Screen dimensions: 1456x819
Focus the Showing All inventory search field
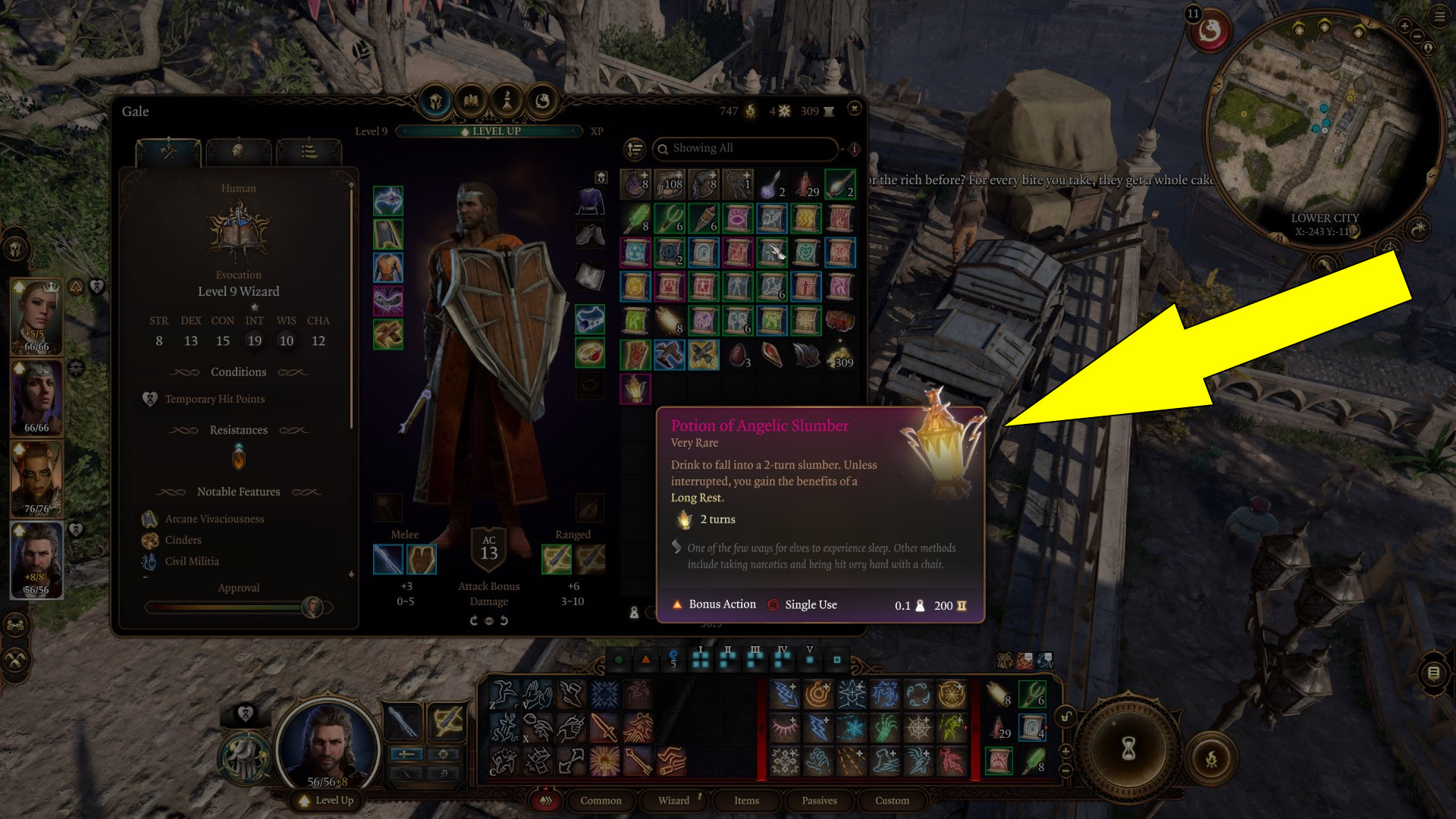coord(745,149)
